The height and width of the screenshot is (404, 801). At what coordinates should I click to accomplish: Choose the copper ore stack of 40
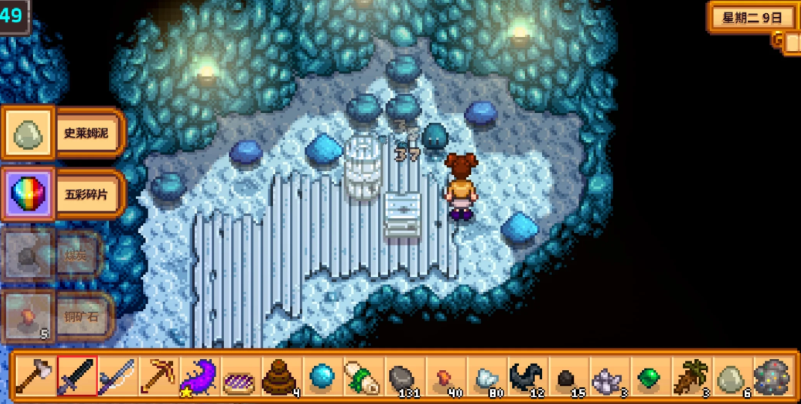(444, 377)
